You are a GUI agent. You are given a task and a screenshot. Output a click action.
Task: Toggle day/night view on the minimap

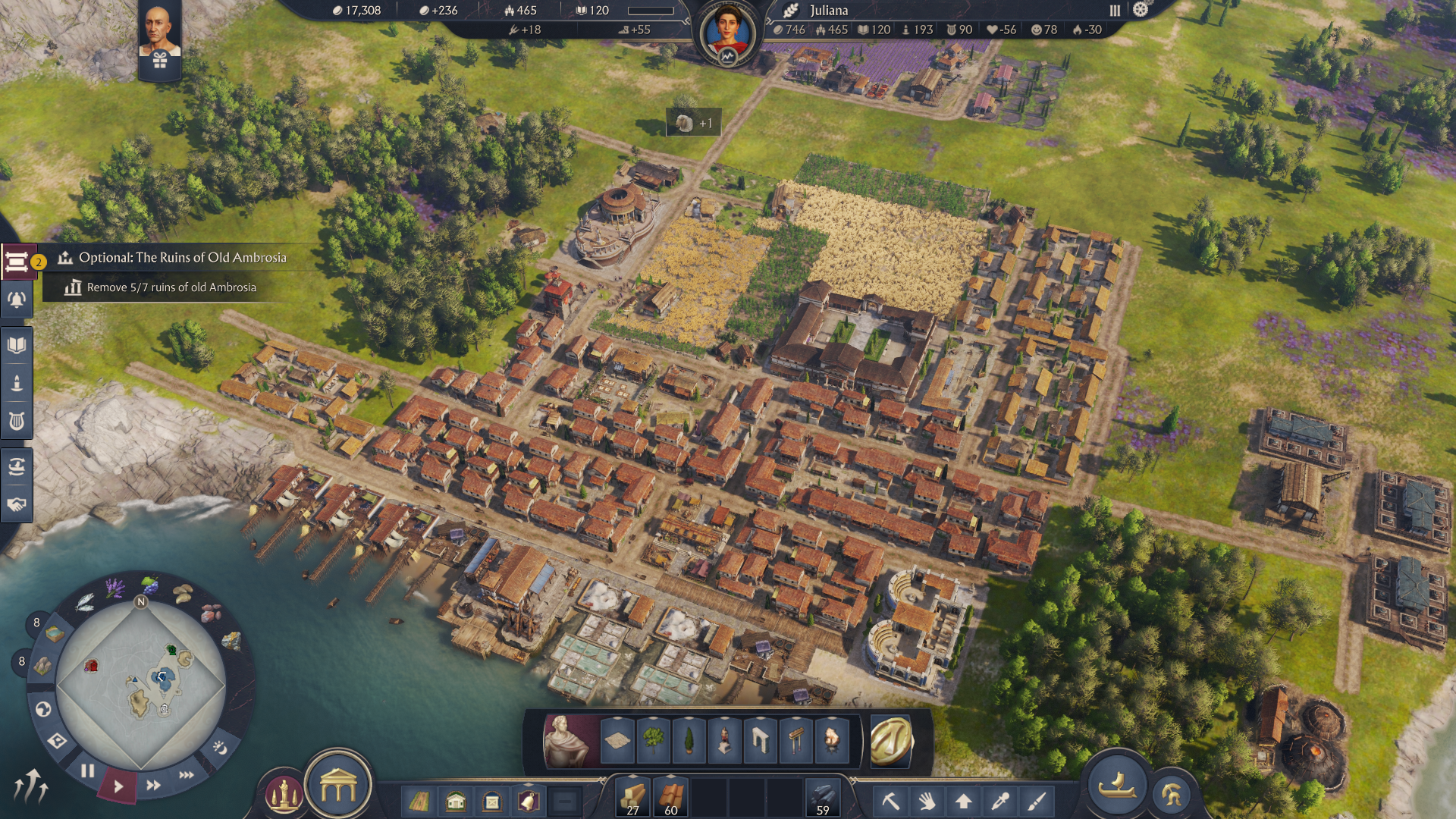[221, 748]
